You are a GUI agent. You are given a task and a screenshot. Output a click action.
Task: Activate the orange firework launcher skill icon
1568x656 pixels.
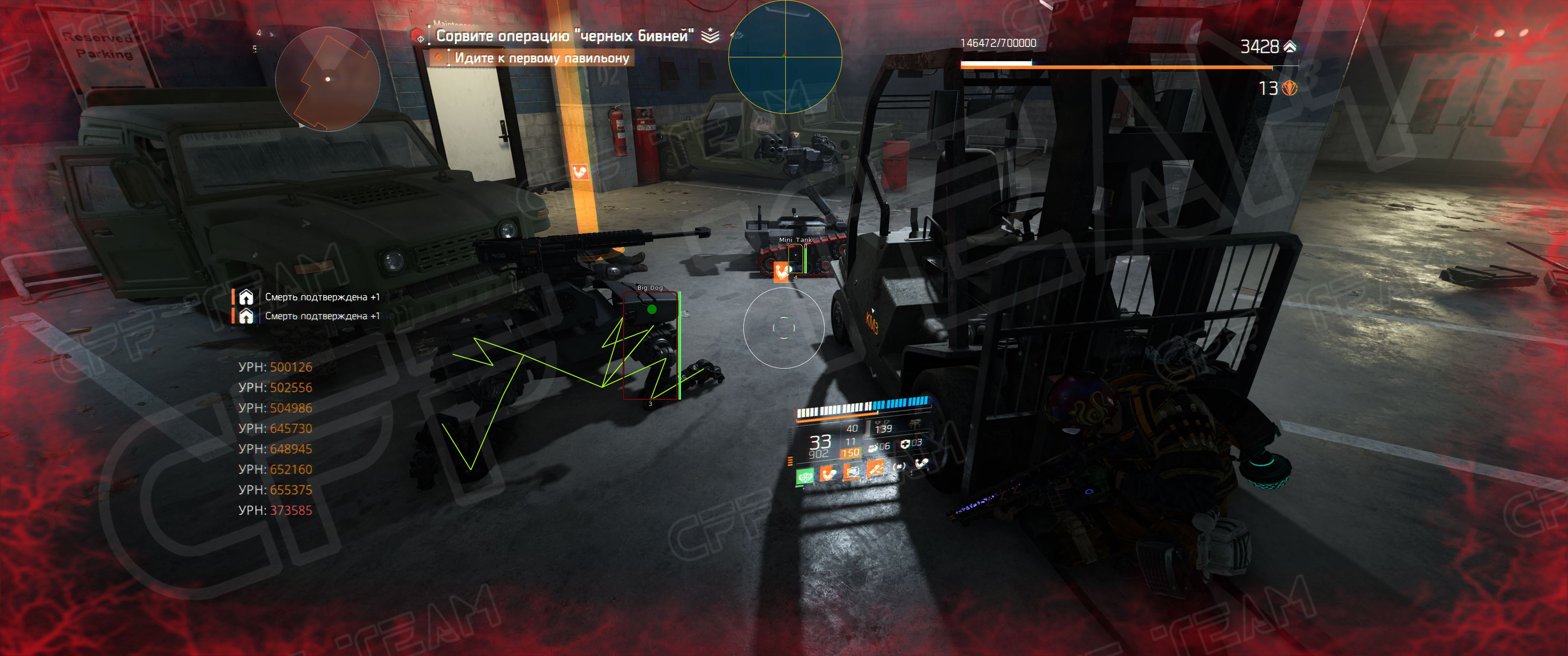(x=875, y=469)
